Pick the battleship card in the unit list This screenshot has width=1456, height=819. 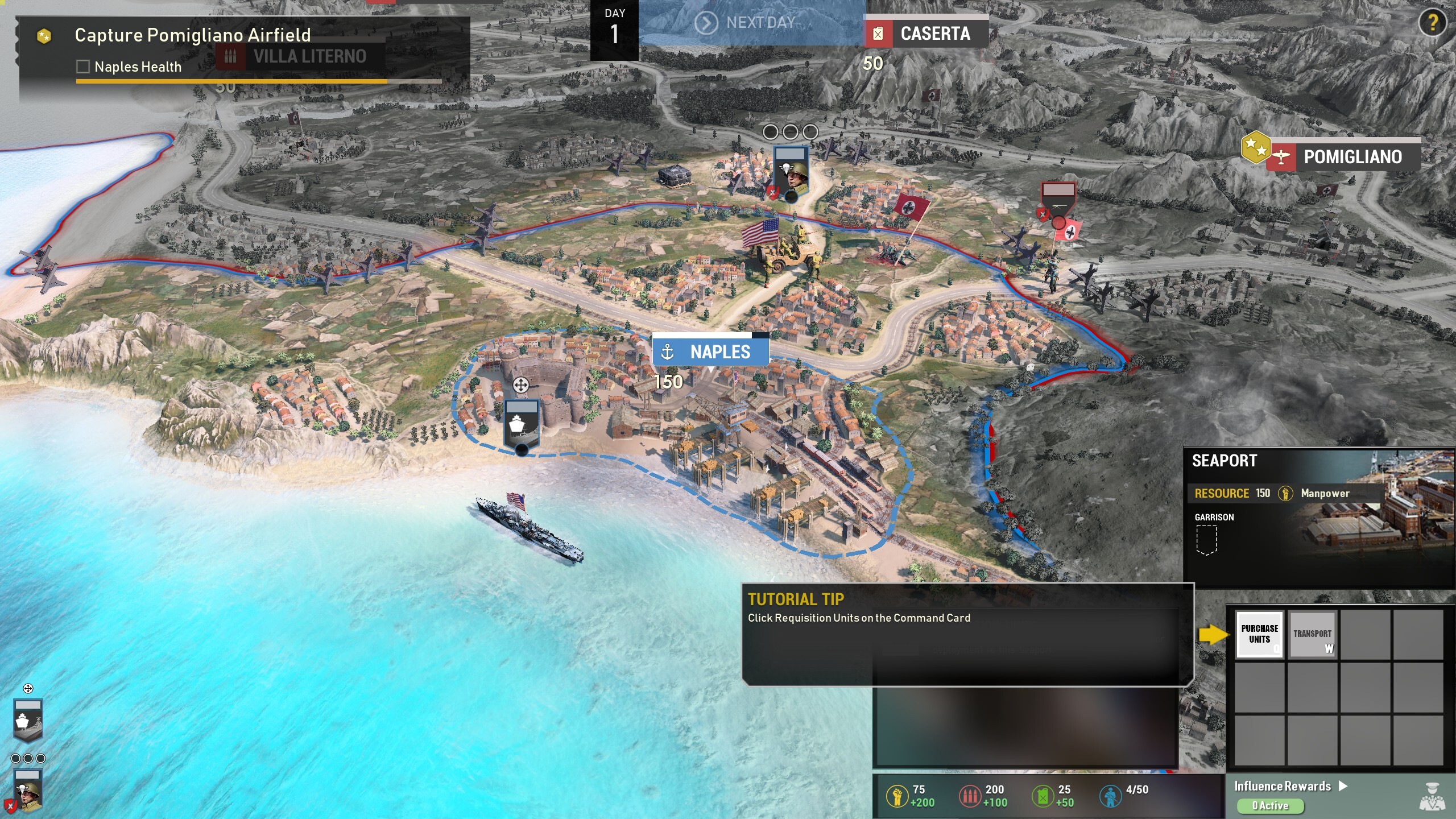coord(28,719)
